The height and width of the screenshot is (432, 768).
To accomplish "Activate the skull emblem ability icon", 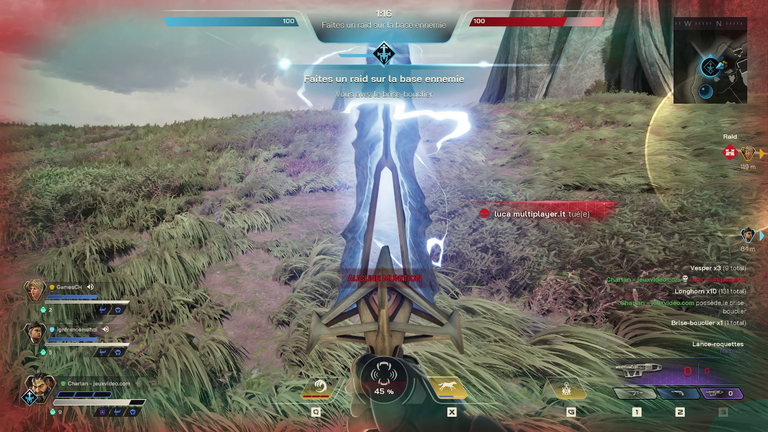I will coord(571,389).
